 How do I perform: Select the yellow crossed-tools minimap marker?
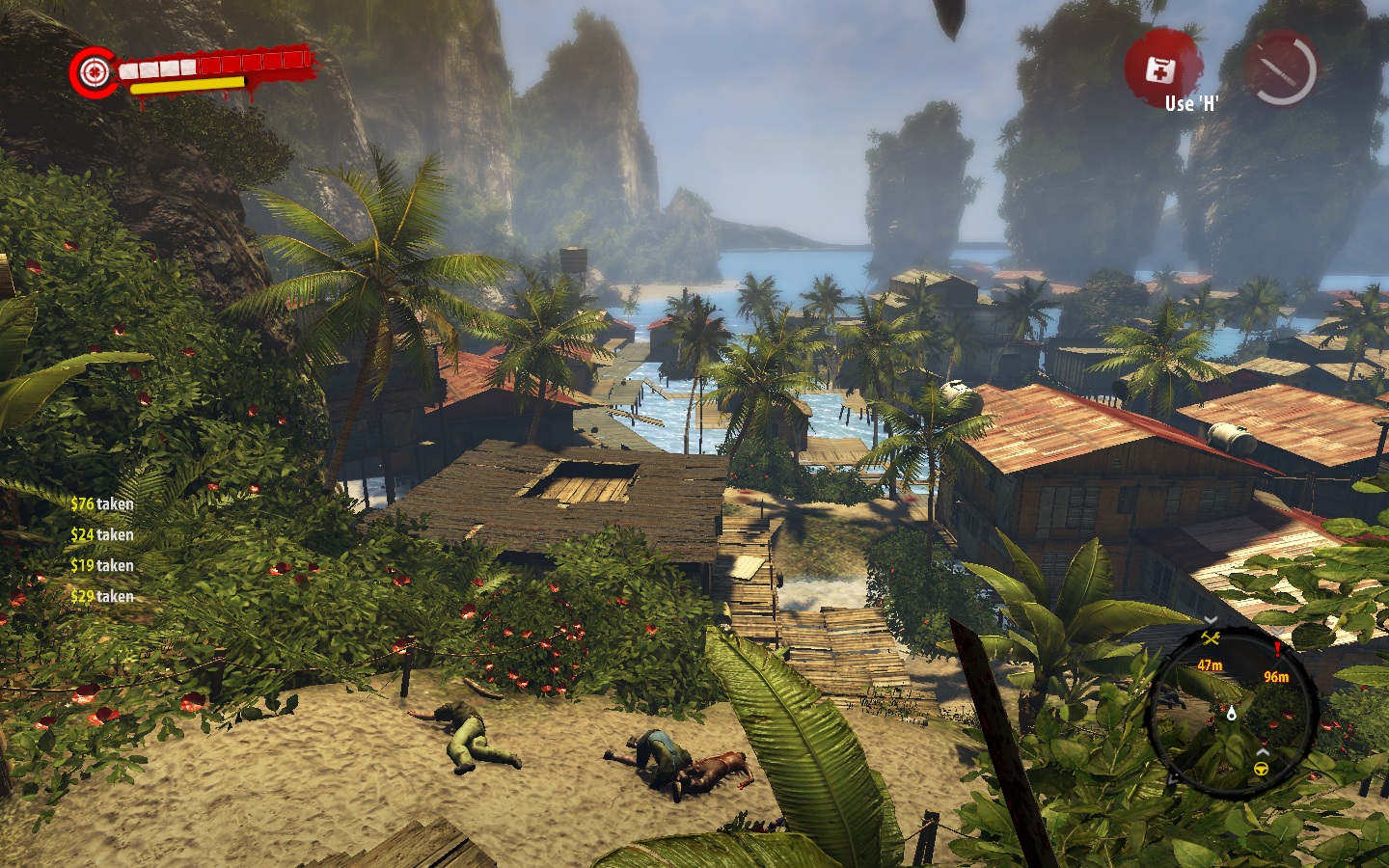coord(1211,637)
